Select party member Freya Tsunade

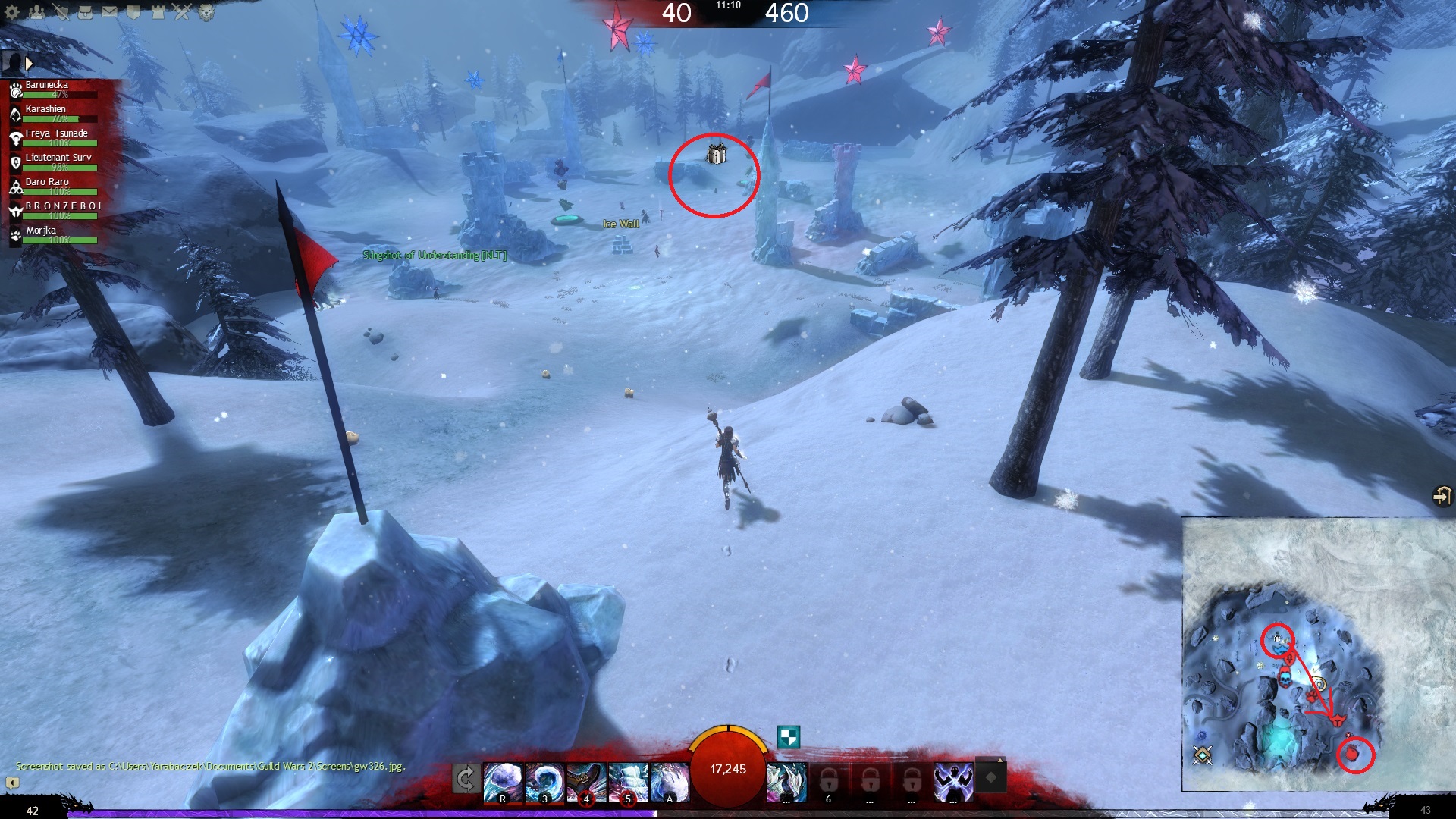(56, 134)
